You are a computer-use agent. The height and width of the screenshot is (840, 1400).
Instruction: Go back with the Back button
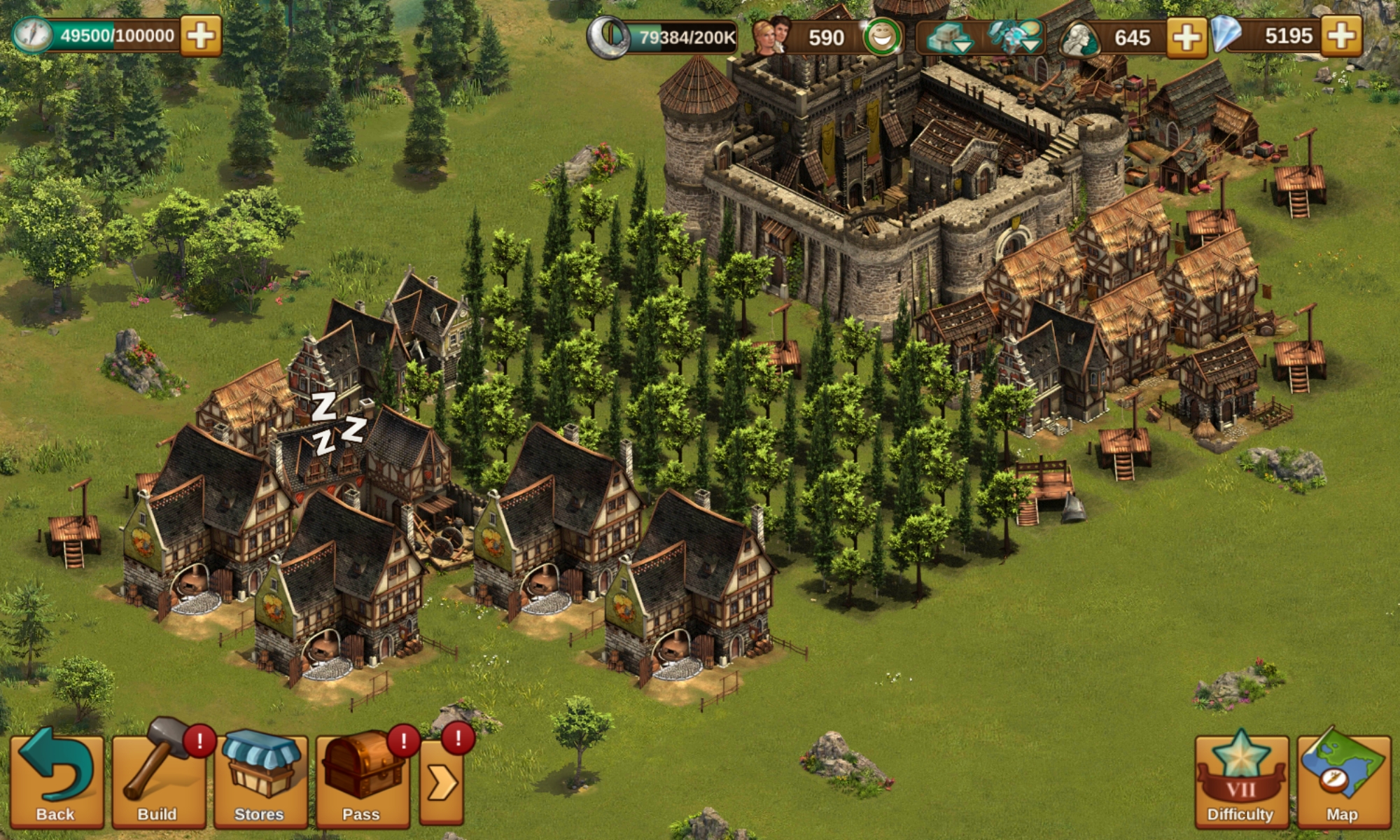tap(56, 780)
